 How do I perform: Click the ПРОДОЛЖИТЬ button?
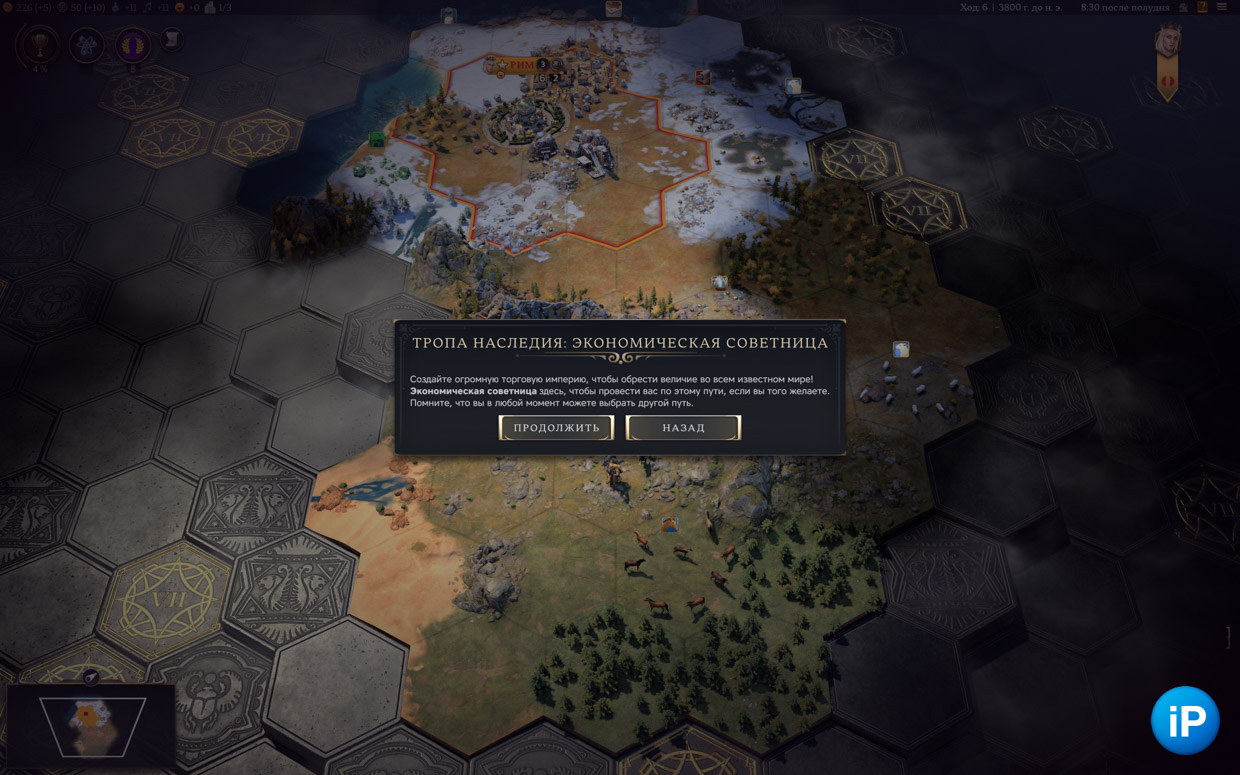(x=556, y=428)
